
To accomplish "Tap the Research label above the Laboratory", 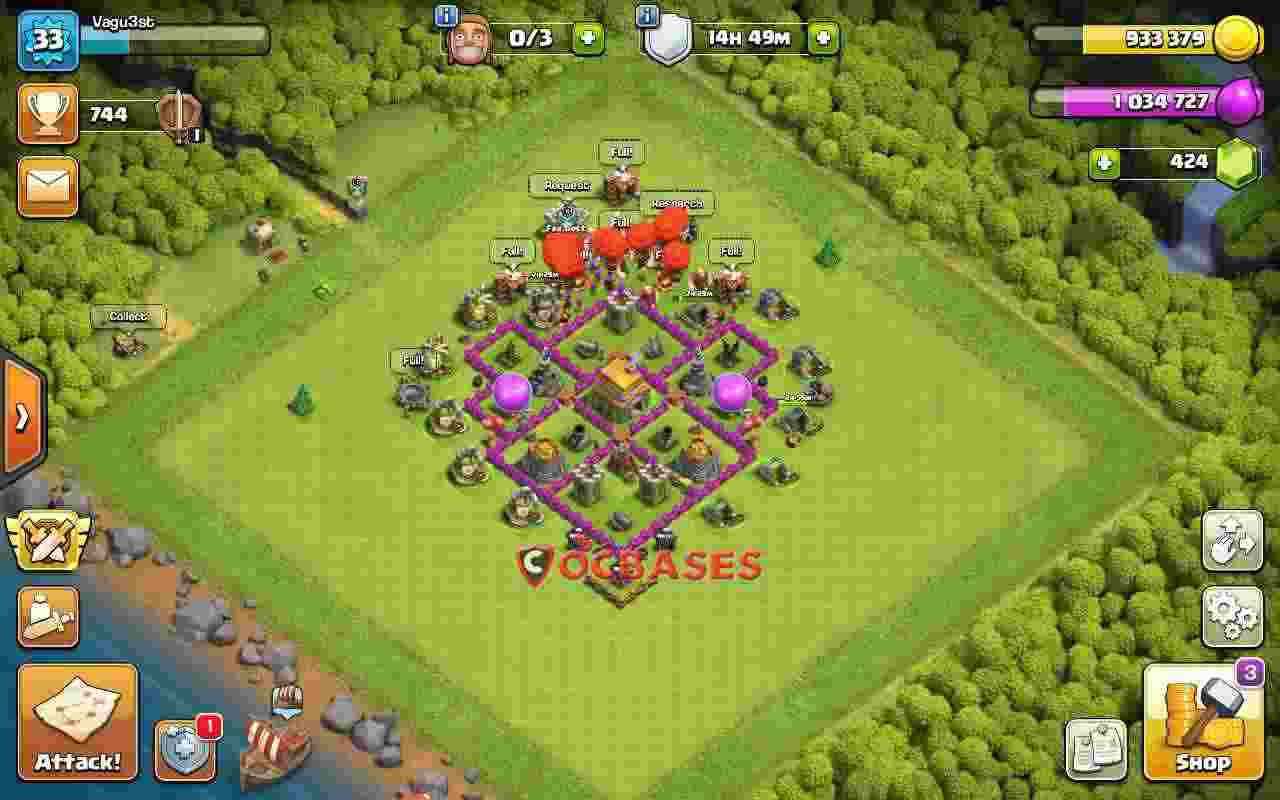I will 676,203.
